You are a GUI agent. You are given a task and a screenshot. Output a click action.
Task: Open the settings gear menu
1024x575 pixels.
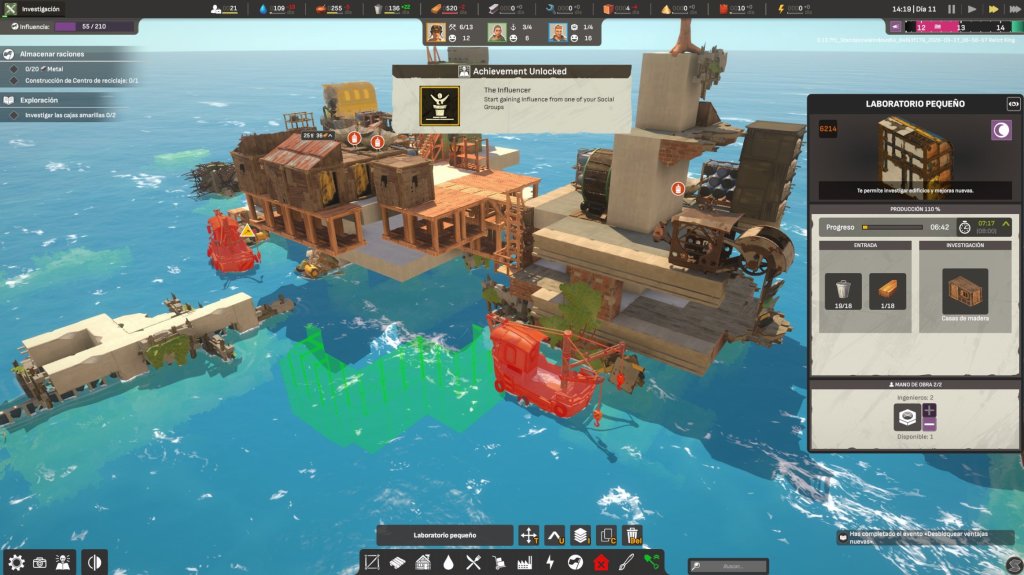pyautogui.click(x=15, y=562)
